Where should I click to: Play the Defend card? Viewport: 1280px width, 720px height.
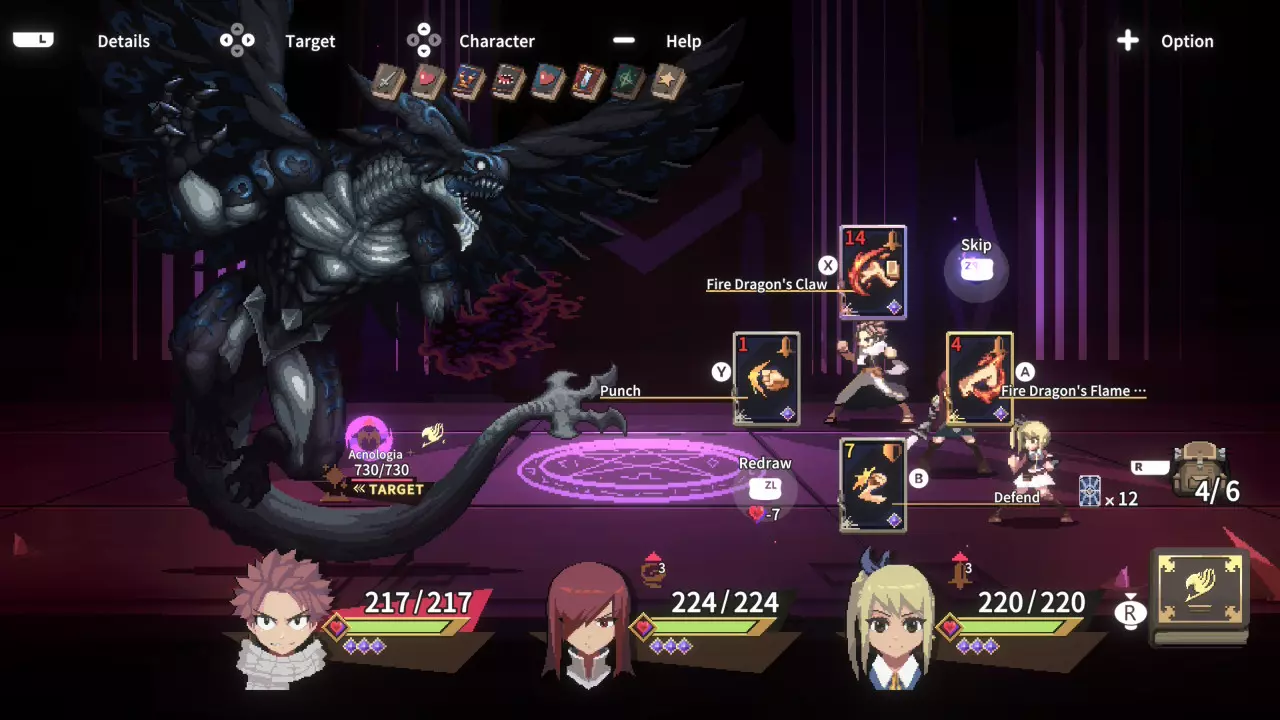pos(873,485)
